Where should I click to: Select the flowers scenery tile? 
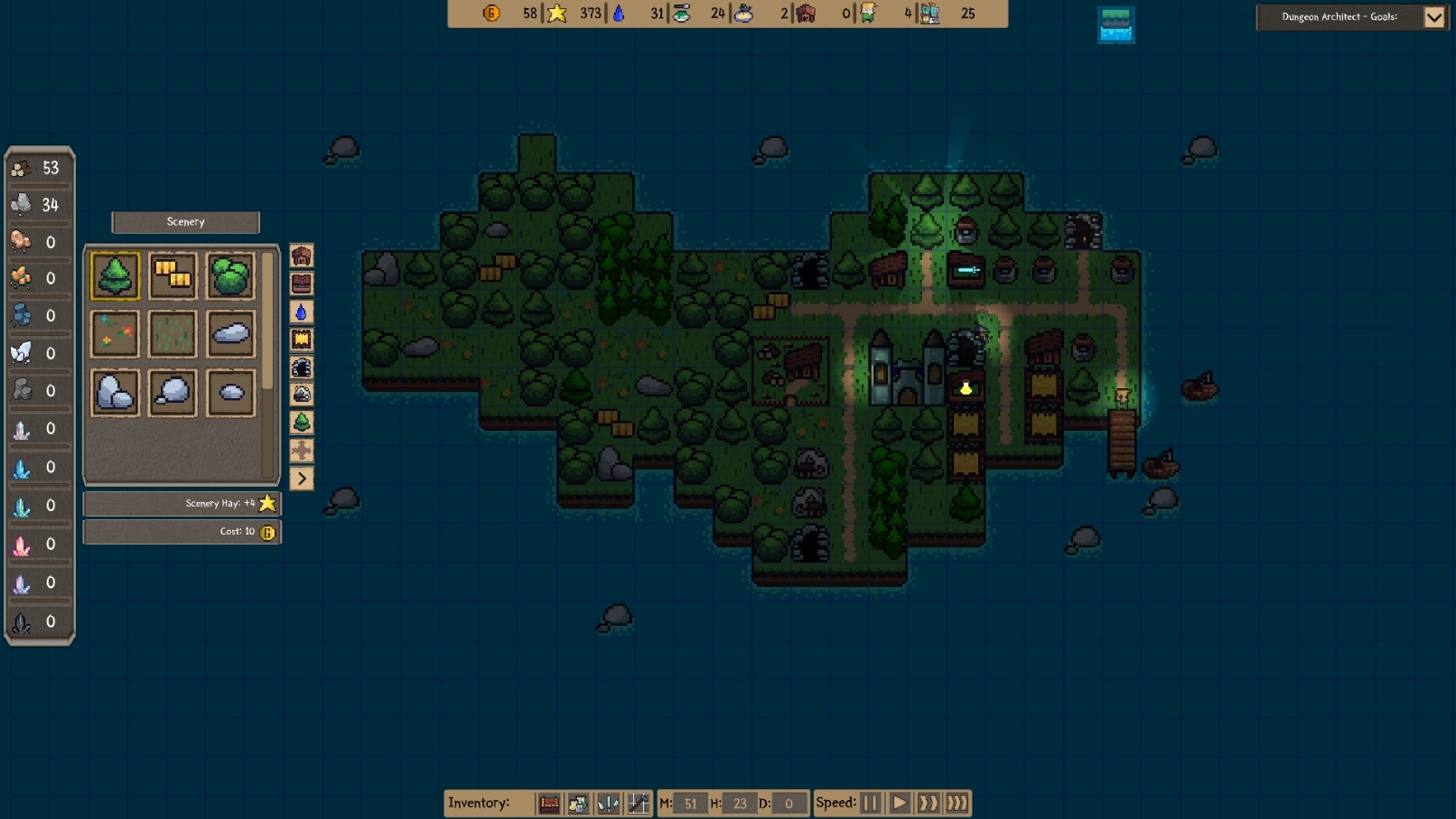(x=115, y=333)
